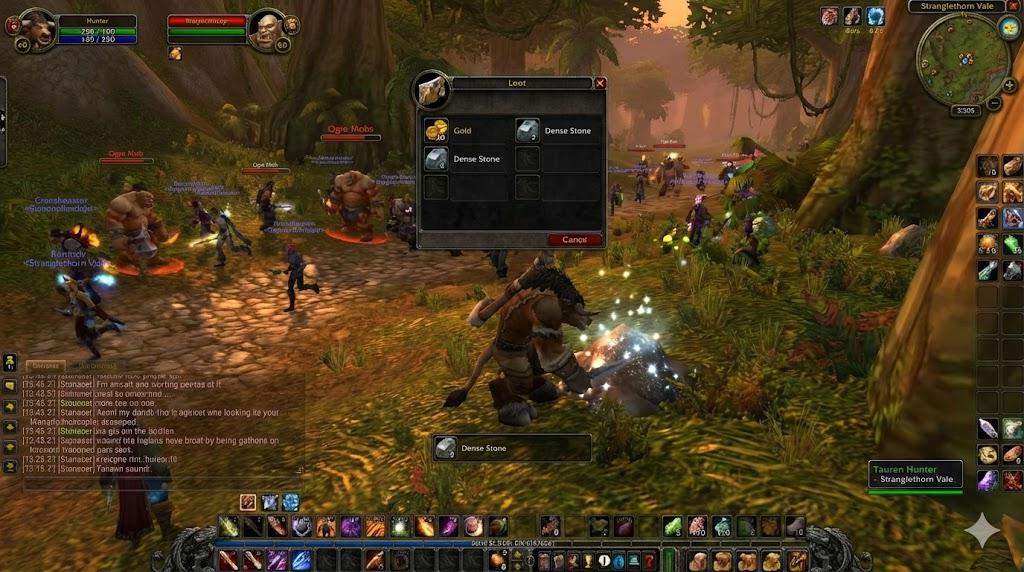Image resolution: width=1024 pixels, height=572 pixels.
Task: Switch to the General chat tab
Action: [x=45, y=366]
